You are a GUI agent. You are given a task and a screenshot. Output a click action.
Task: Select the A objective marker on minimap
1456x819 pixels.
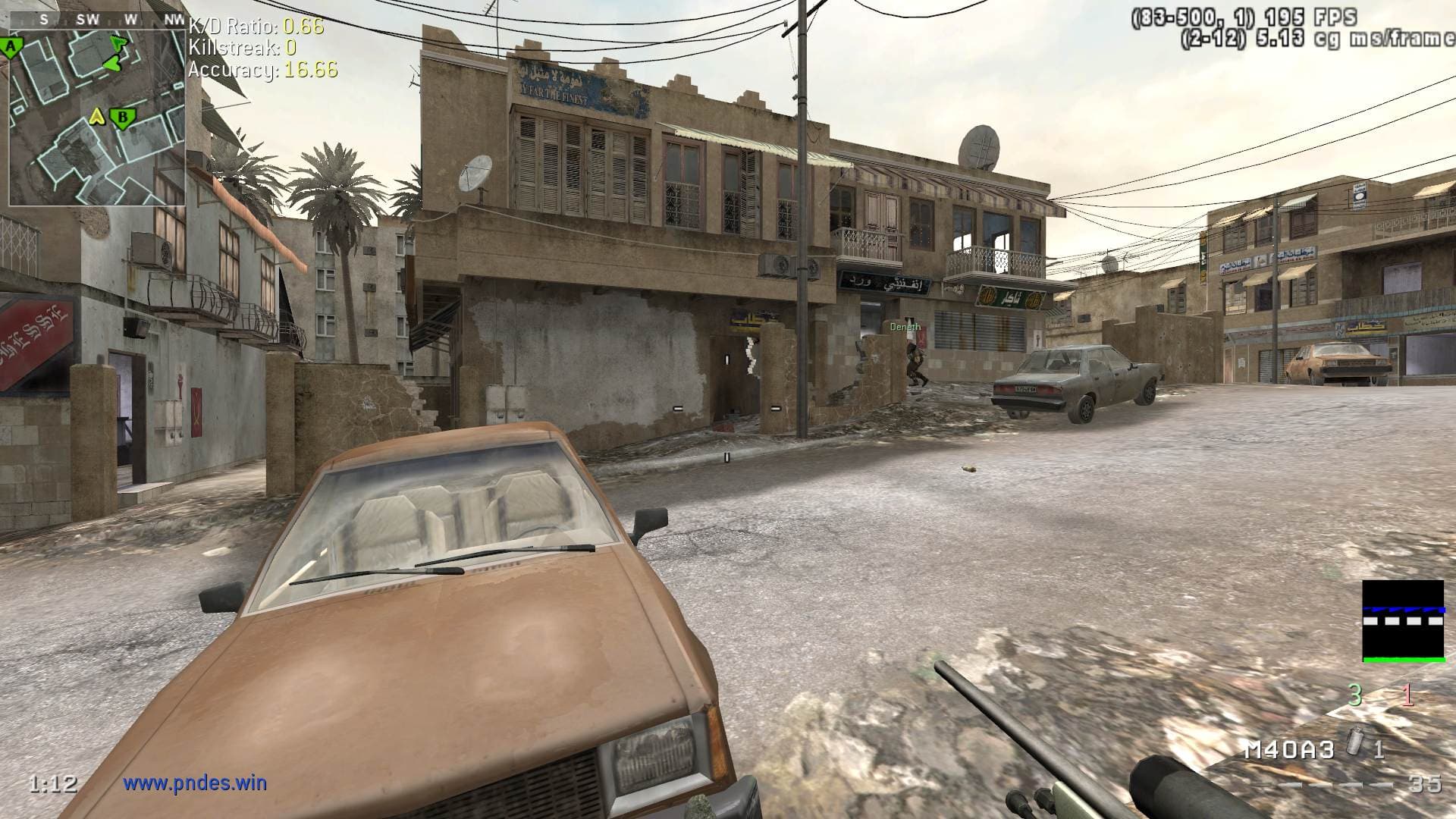11,49
